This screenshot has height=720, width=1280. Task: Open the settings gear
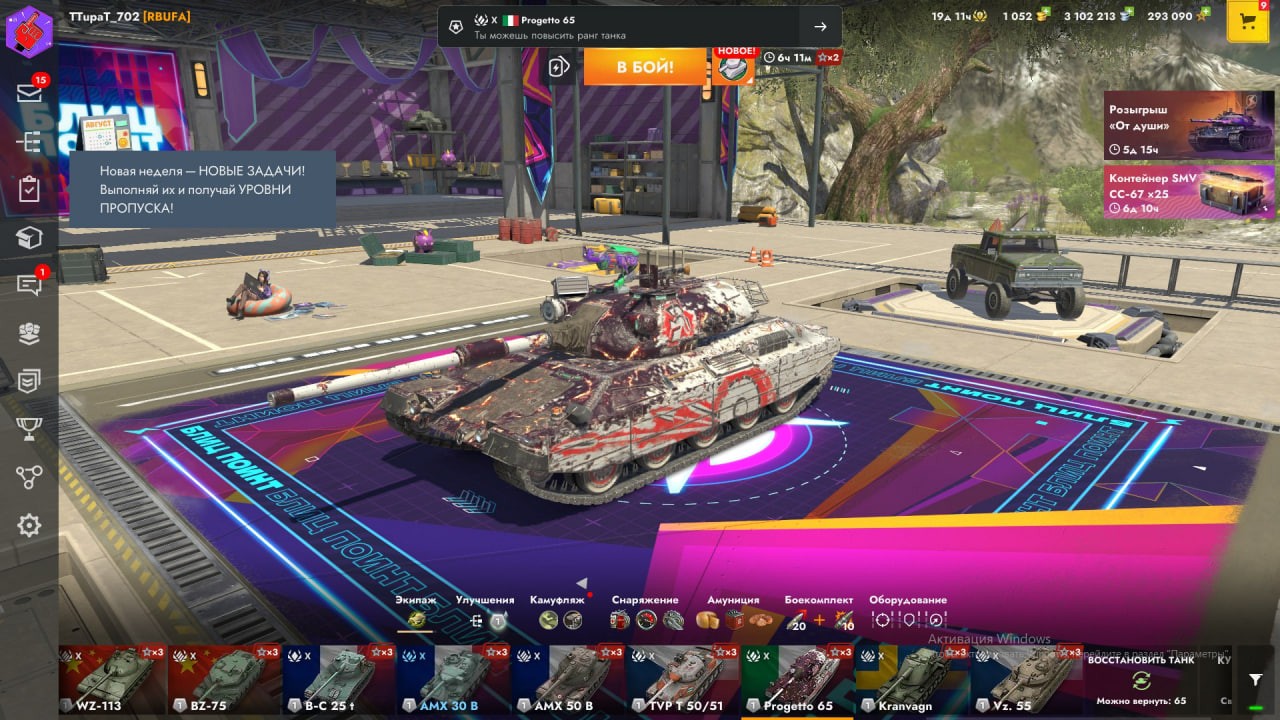coord(29,525)
